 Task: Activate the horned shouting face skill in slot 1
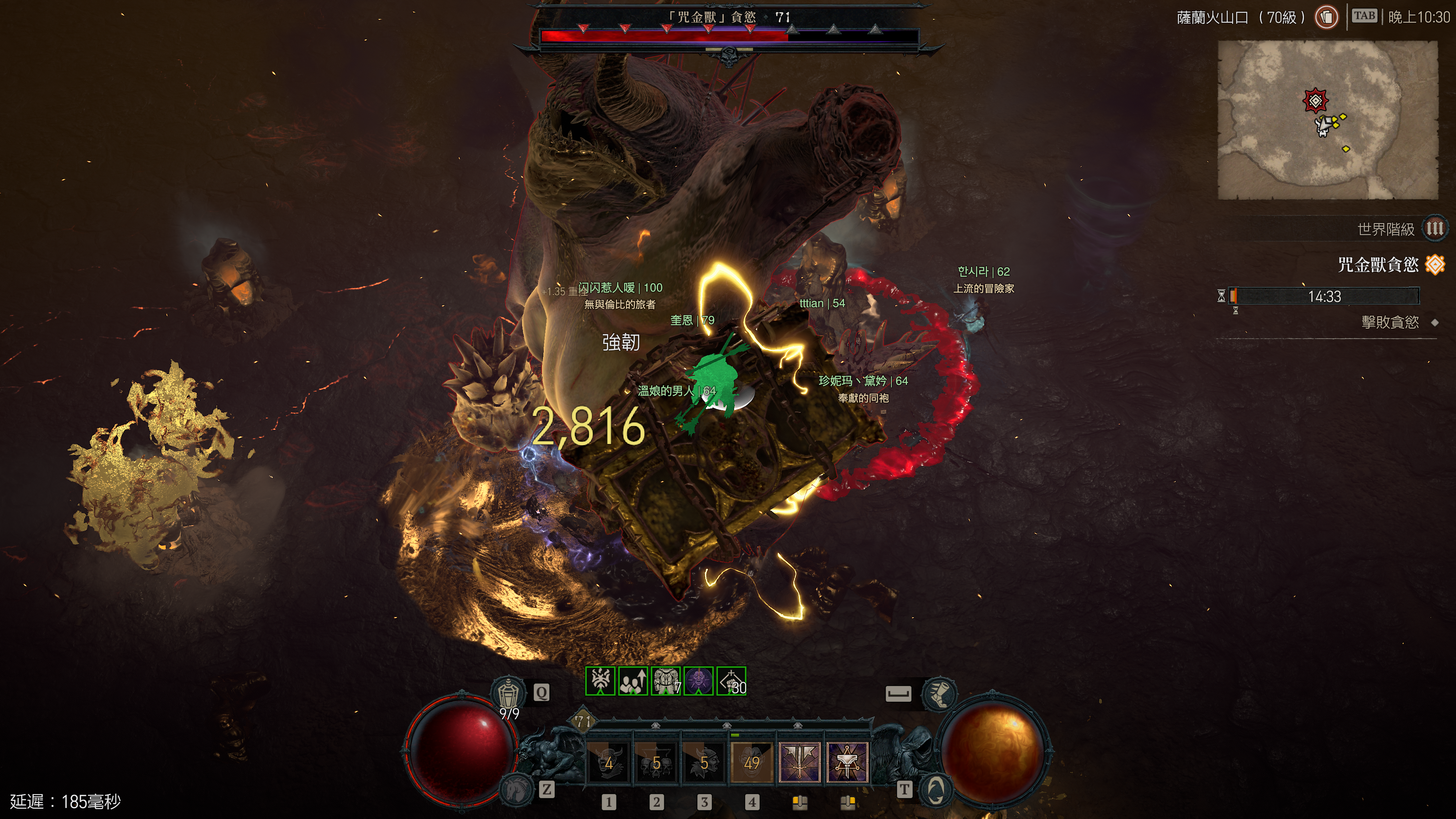(x=609, y=762)
